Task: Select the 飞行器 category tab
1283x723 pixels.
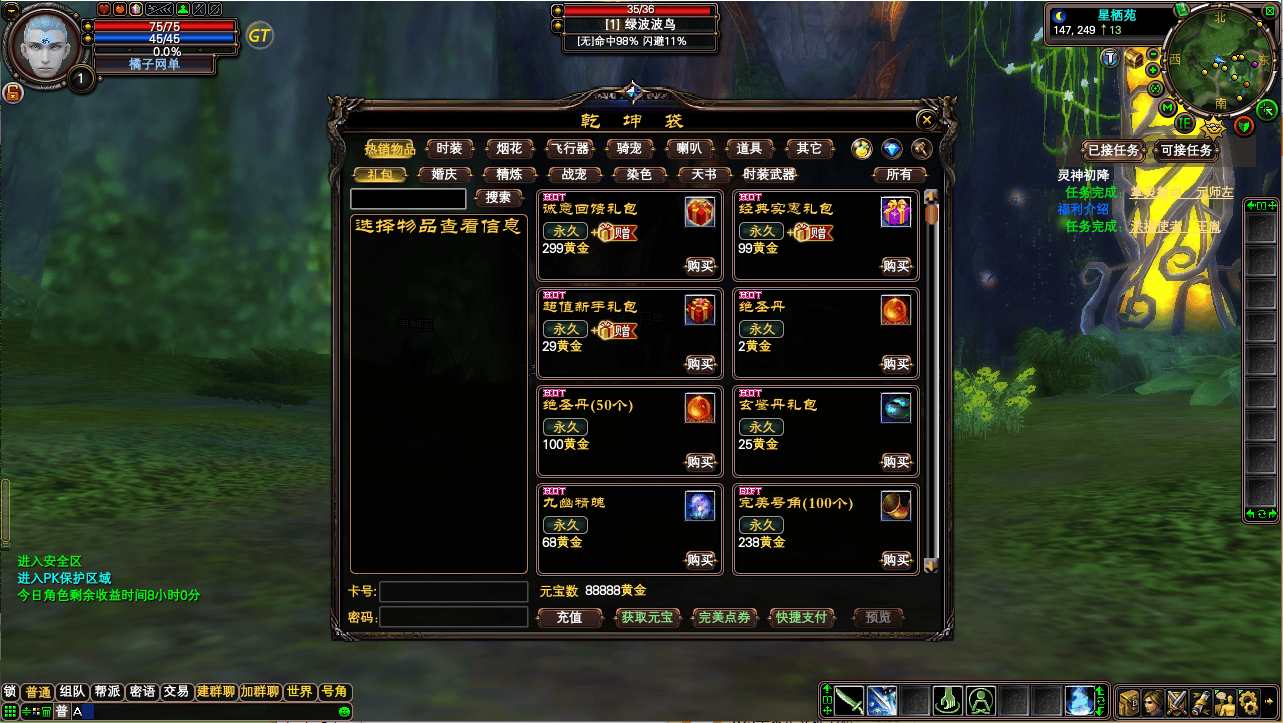Action: [569, 149]
